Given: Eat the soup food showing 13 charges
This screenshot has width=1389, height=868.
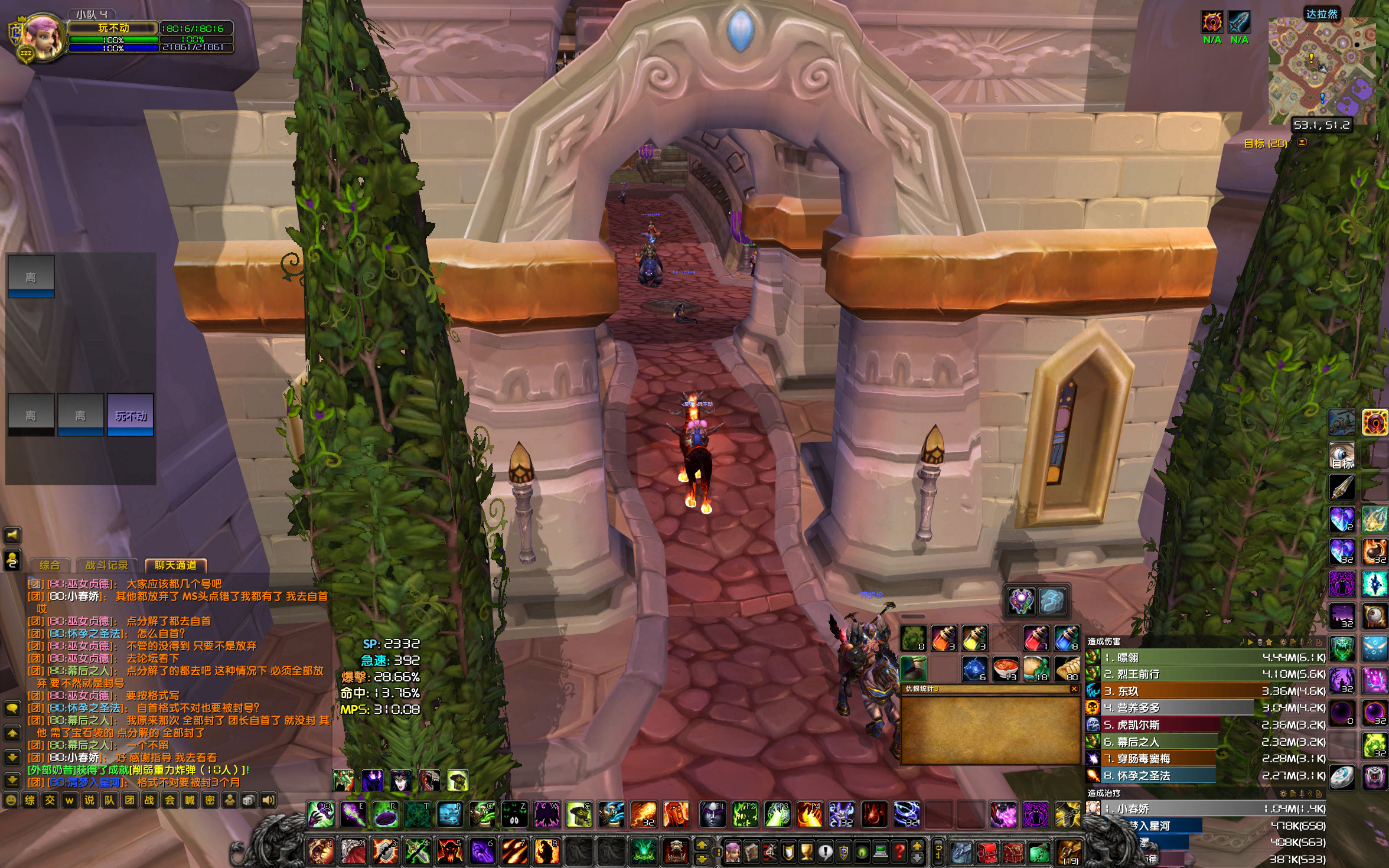Looking at the screenshot, I should (x=1006, y=668).
